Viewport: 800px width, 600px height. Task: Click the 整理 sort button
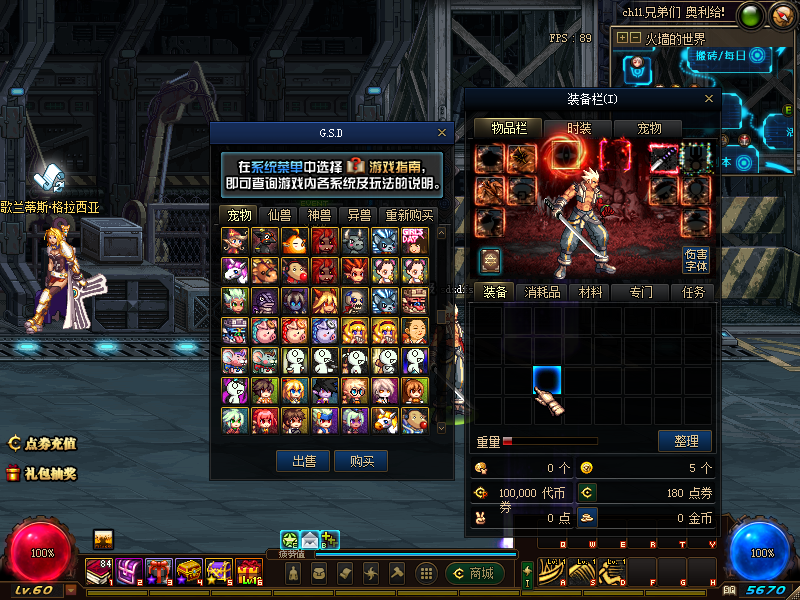pos(685,441)
